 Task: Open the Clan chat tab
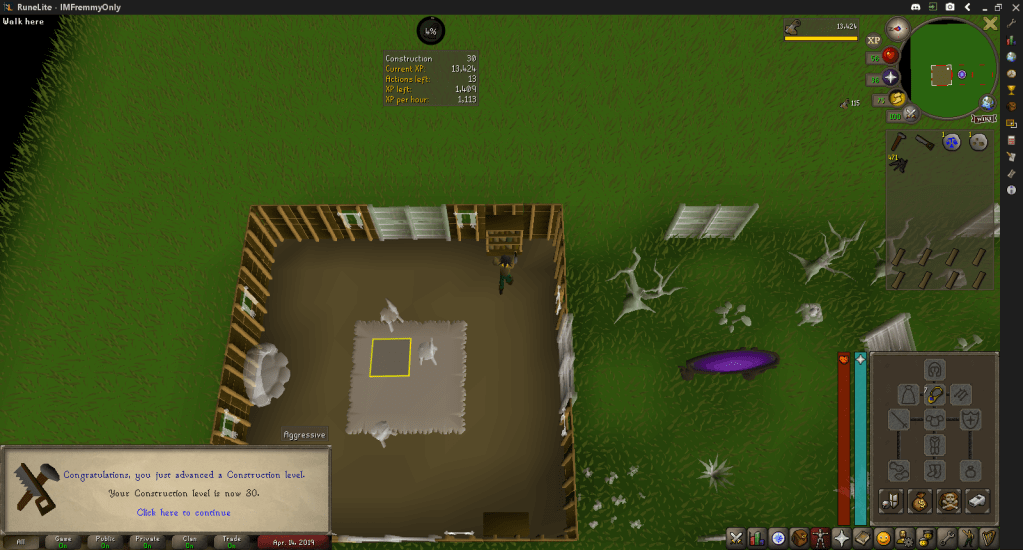click(x=190, y=541)
